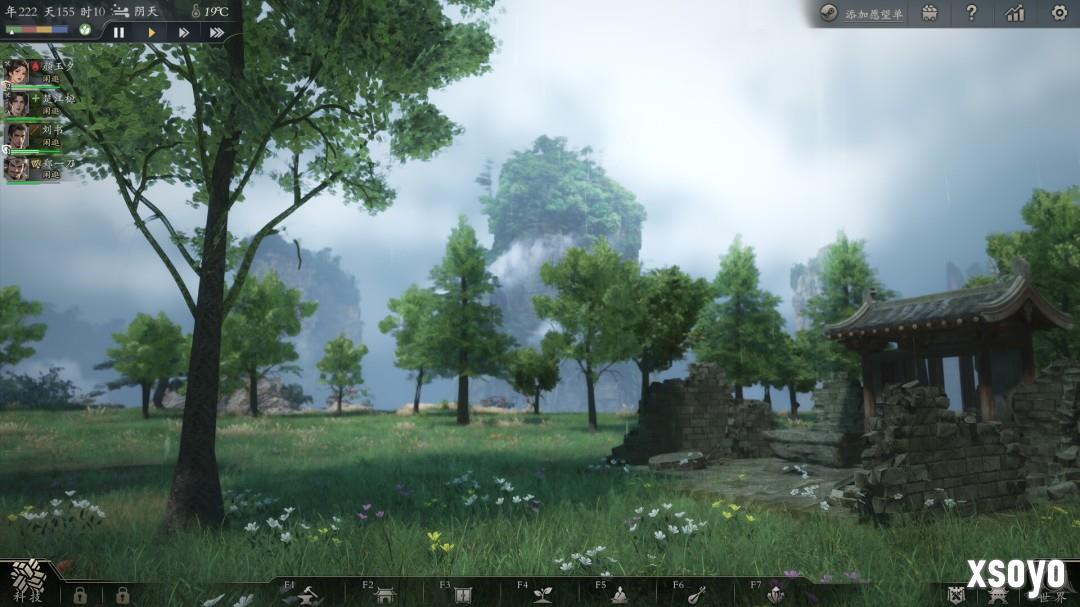This screenshot has height=607, width=1080.
Task: Open the question mark help
Action: 971,13
